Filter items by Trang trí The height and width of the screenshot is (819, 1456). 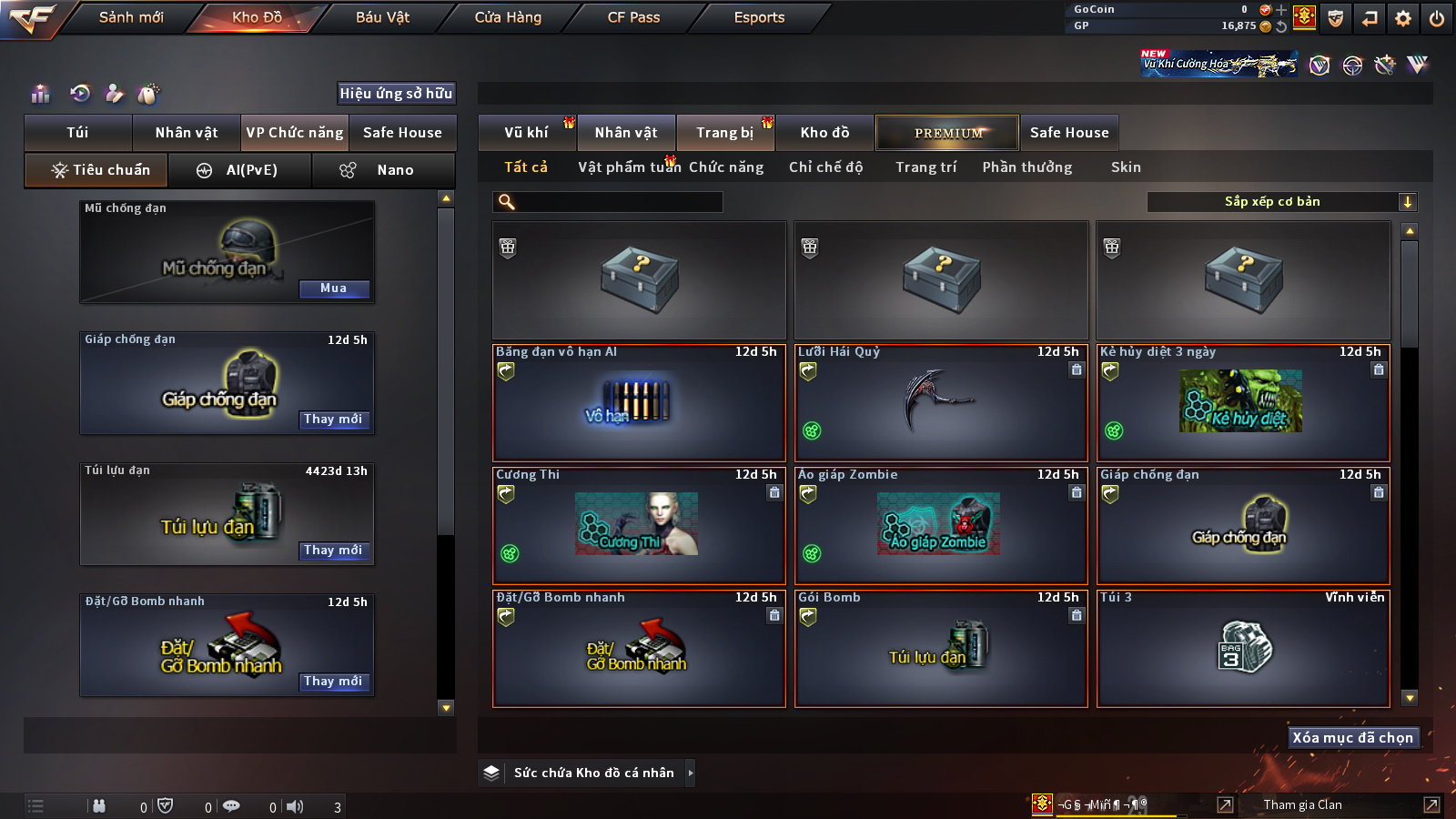click(x=925, y=167)
